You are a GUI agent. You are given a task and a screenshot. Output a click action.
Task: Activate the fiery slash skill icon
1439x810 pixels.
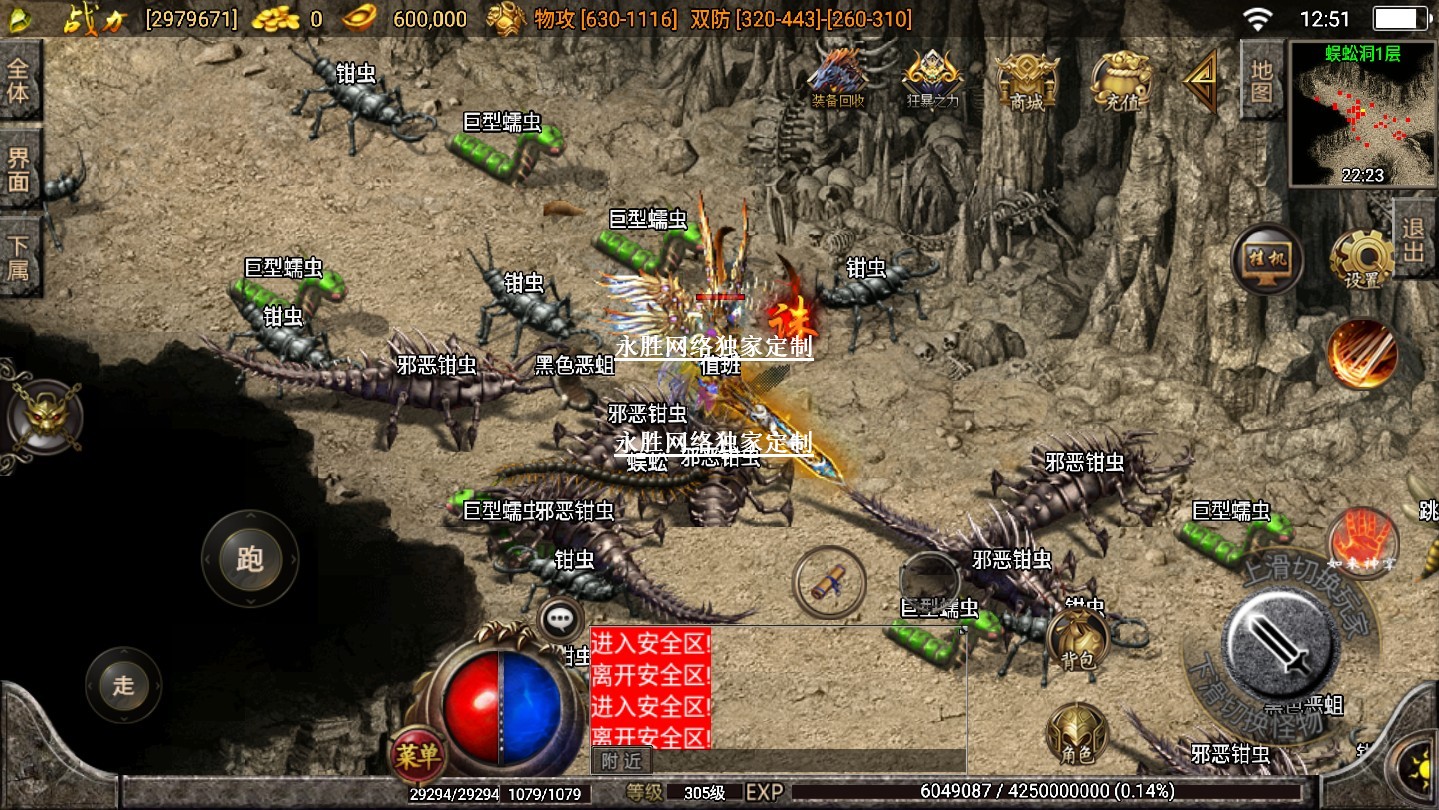pos(1362,353)
